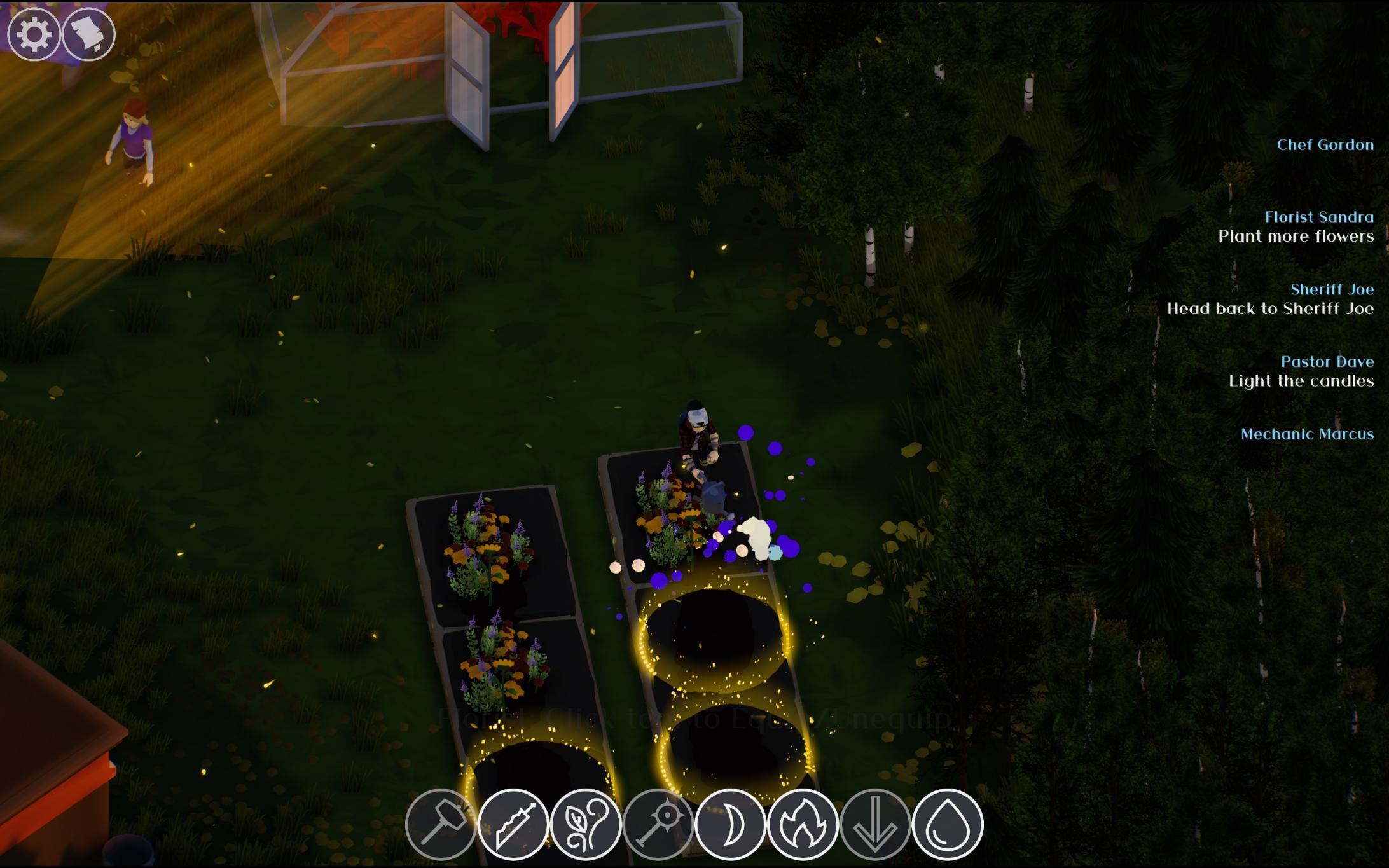1389x868 pixels.
Task: Select the Sheriff Joe quest entry
Action: [x=1334, y=290]
